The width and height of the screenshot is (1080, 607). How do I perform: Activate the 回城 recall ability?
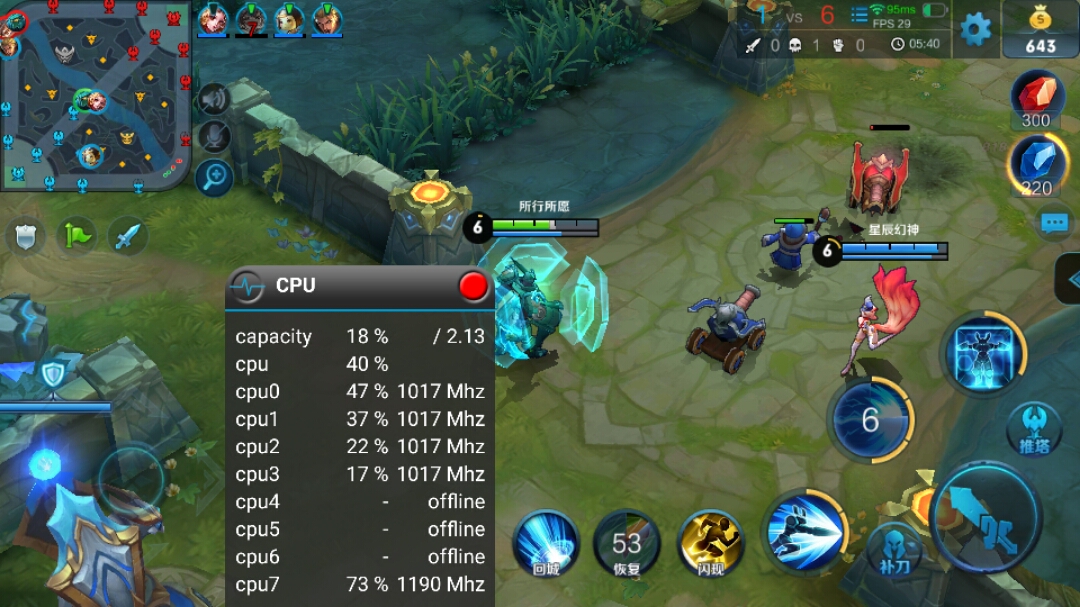546,543
